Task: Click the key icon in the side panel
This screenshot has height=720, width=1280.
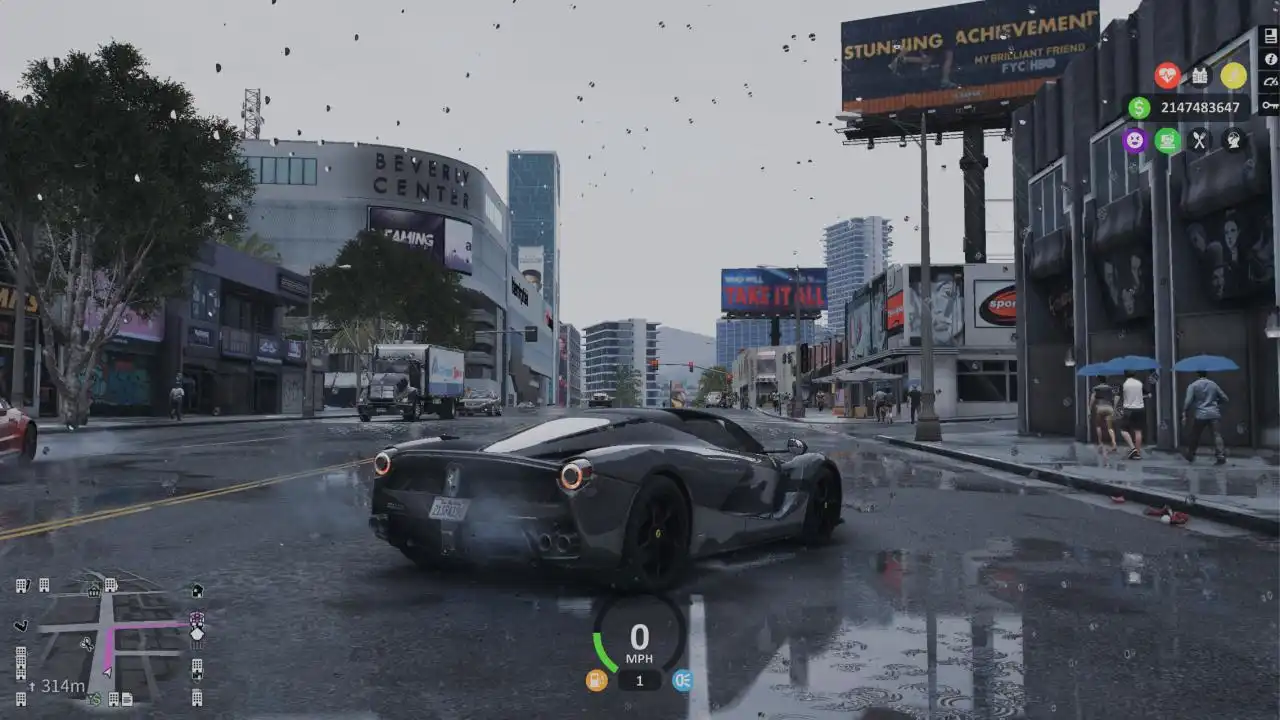Action: [x=1269, y=105]
